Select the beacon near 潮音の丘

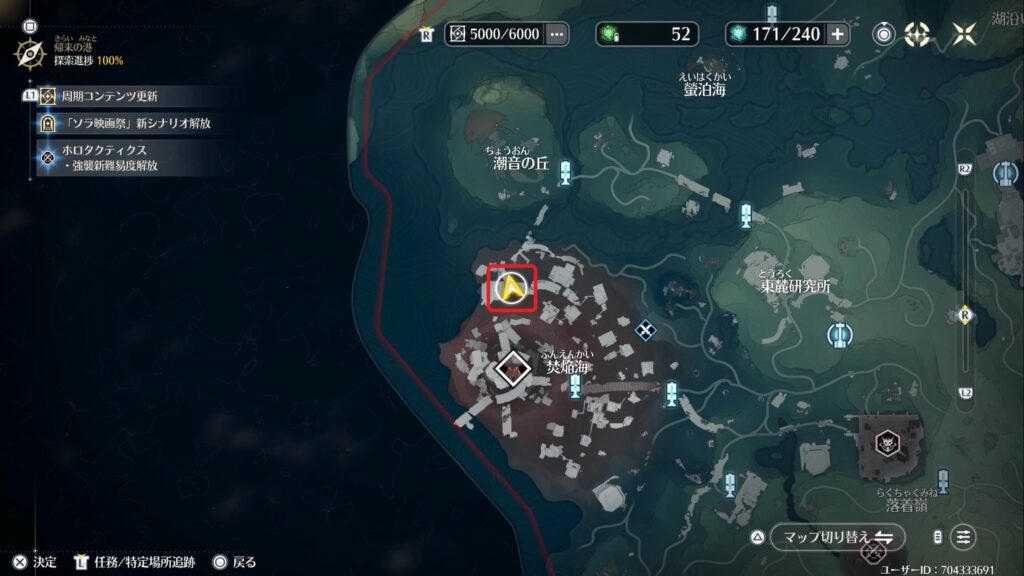[566, 173]
